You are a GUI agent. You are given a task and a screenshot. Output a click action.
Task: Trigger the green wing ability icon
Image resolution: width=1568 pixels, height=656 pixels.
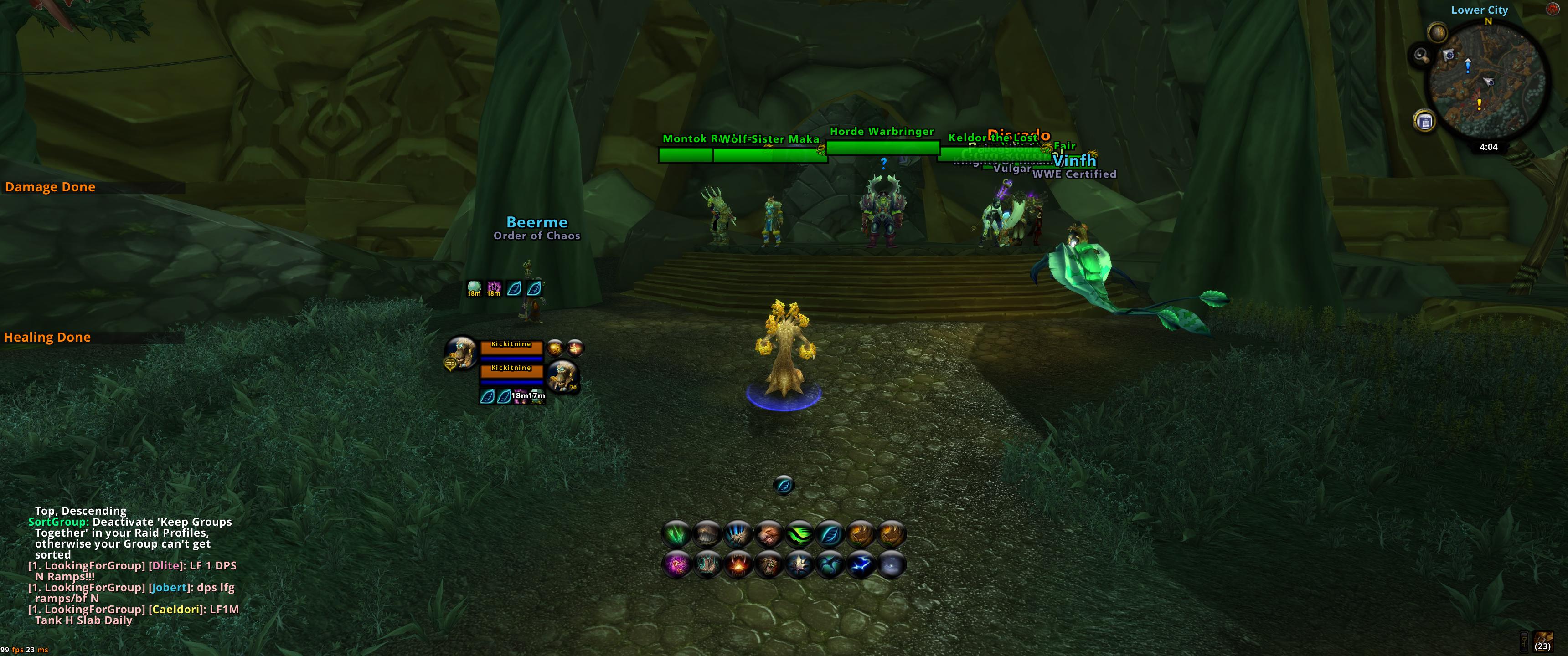tap(799, 535)
